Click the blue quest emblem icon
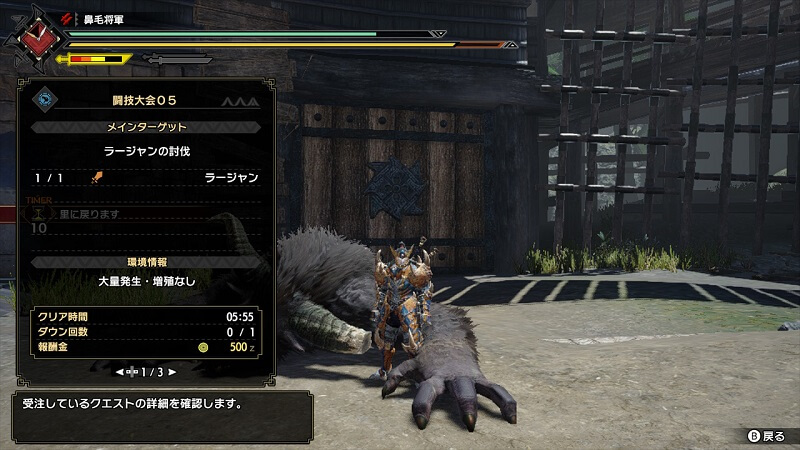Screen dimensions: 800x450 pos(45,98)
